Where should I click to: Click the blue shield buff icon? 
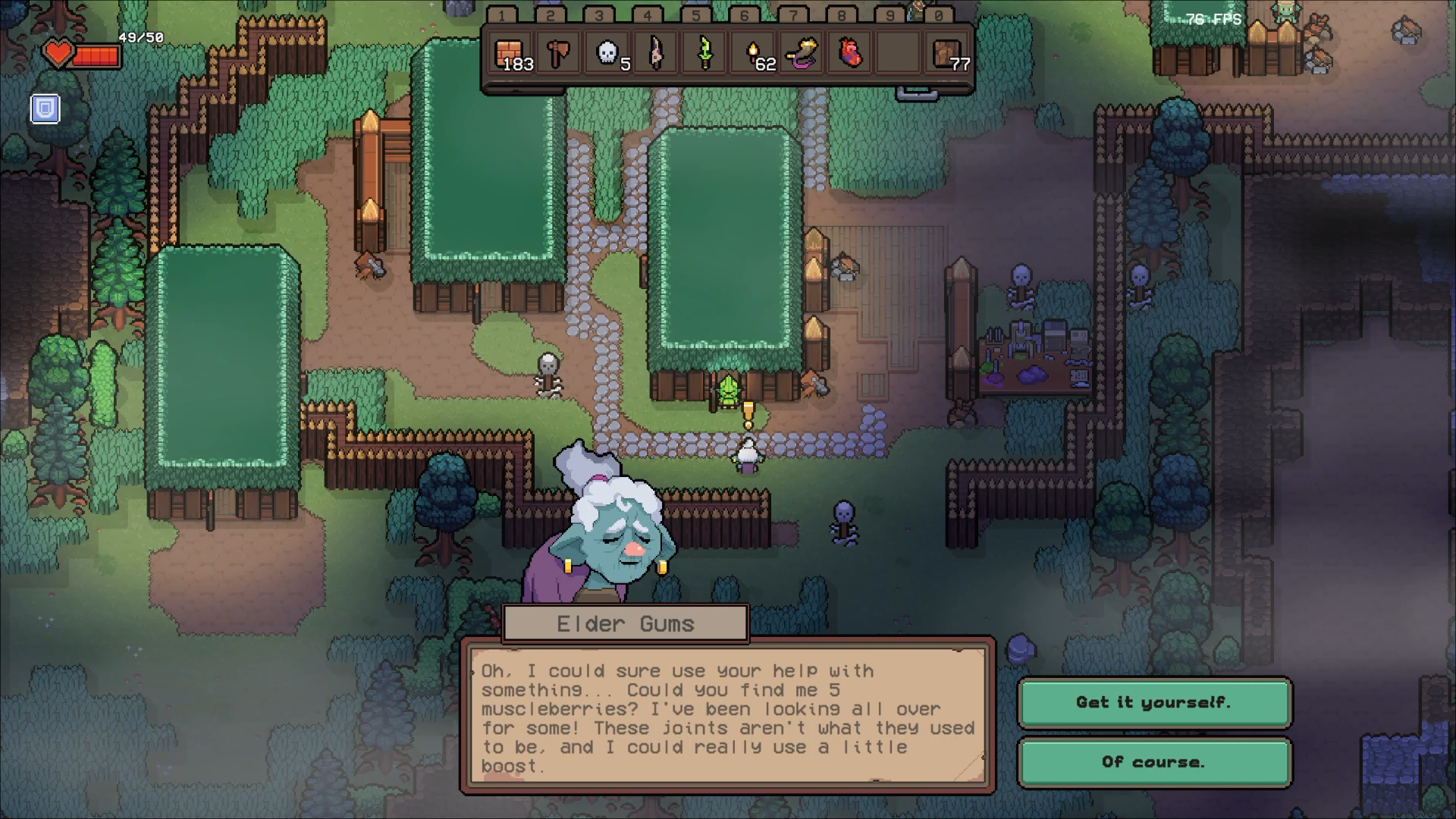tap(45, 108)
